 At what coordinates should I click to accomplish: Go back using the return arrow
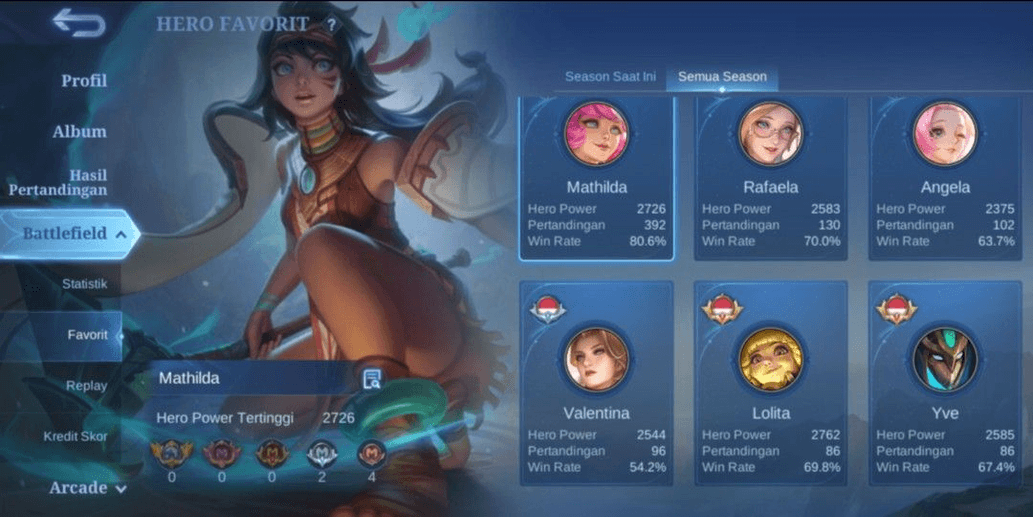point(79,22)
